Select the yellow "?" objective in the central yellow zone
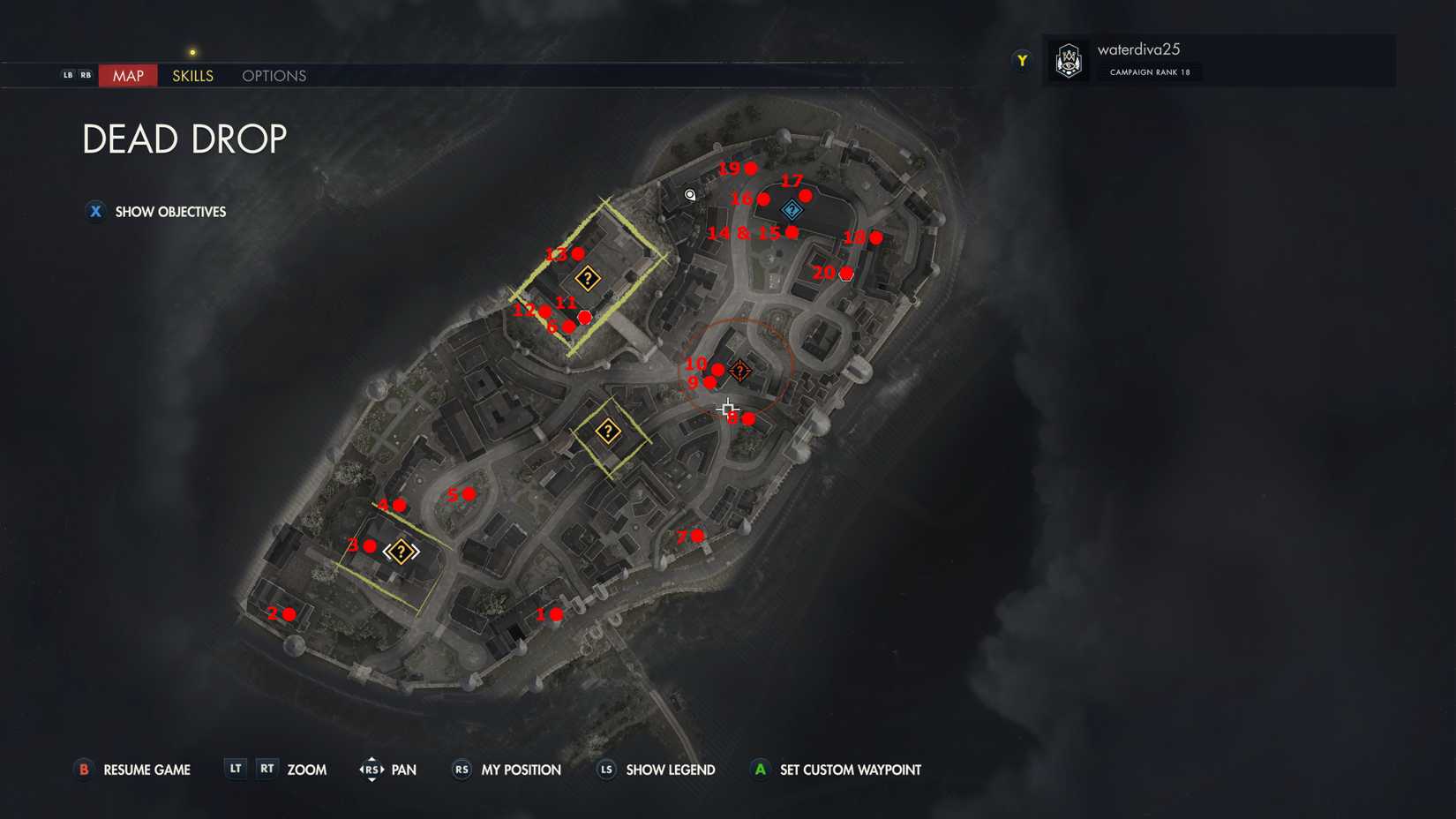Viewport: 1456px width, 819px height. pyautogui.click(x=607, y=431)
